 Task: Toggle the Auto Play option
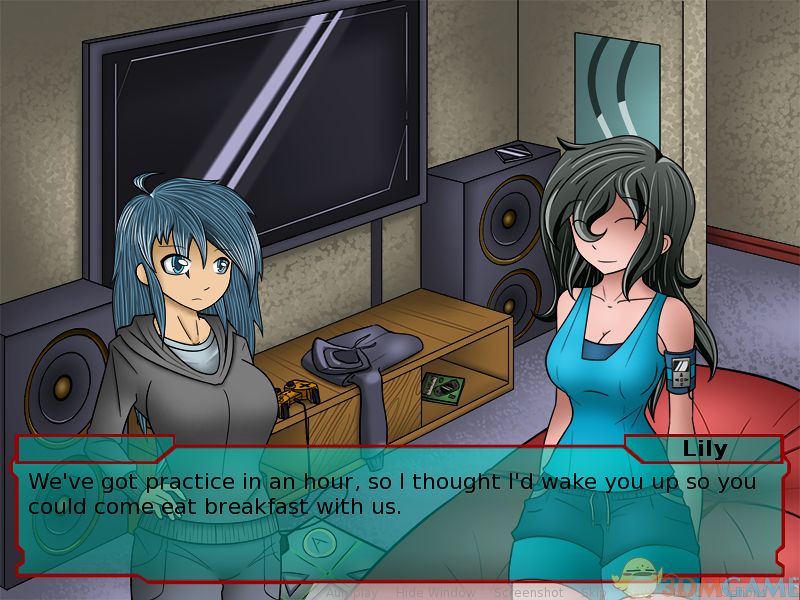click(351, 592)
